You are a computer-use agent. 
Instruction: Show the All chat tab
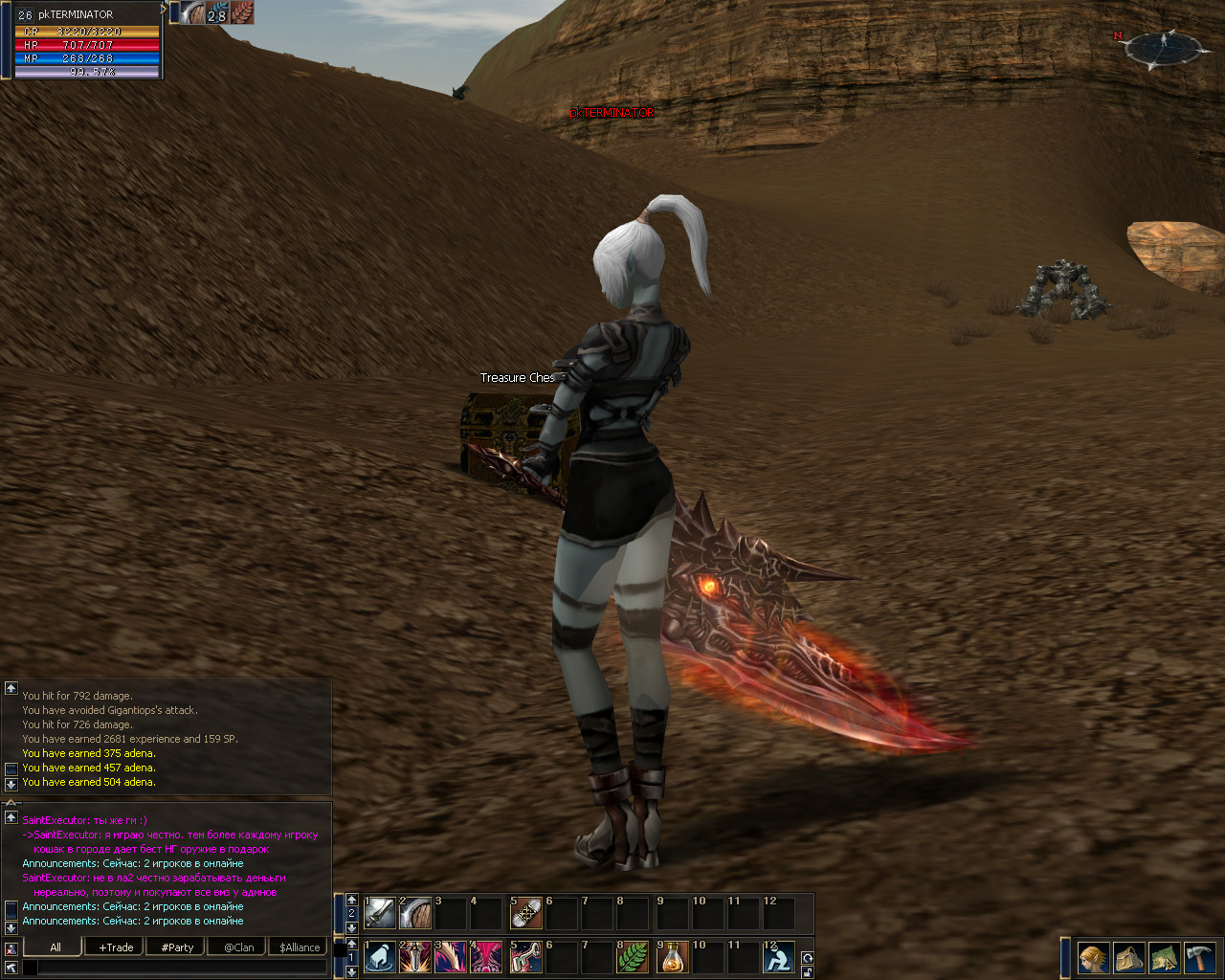(x=55, y=947)
